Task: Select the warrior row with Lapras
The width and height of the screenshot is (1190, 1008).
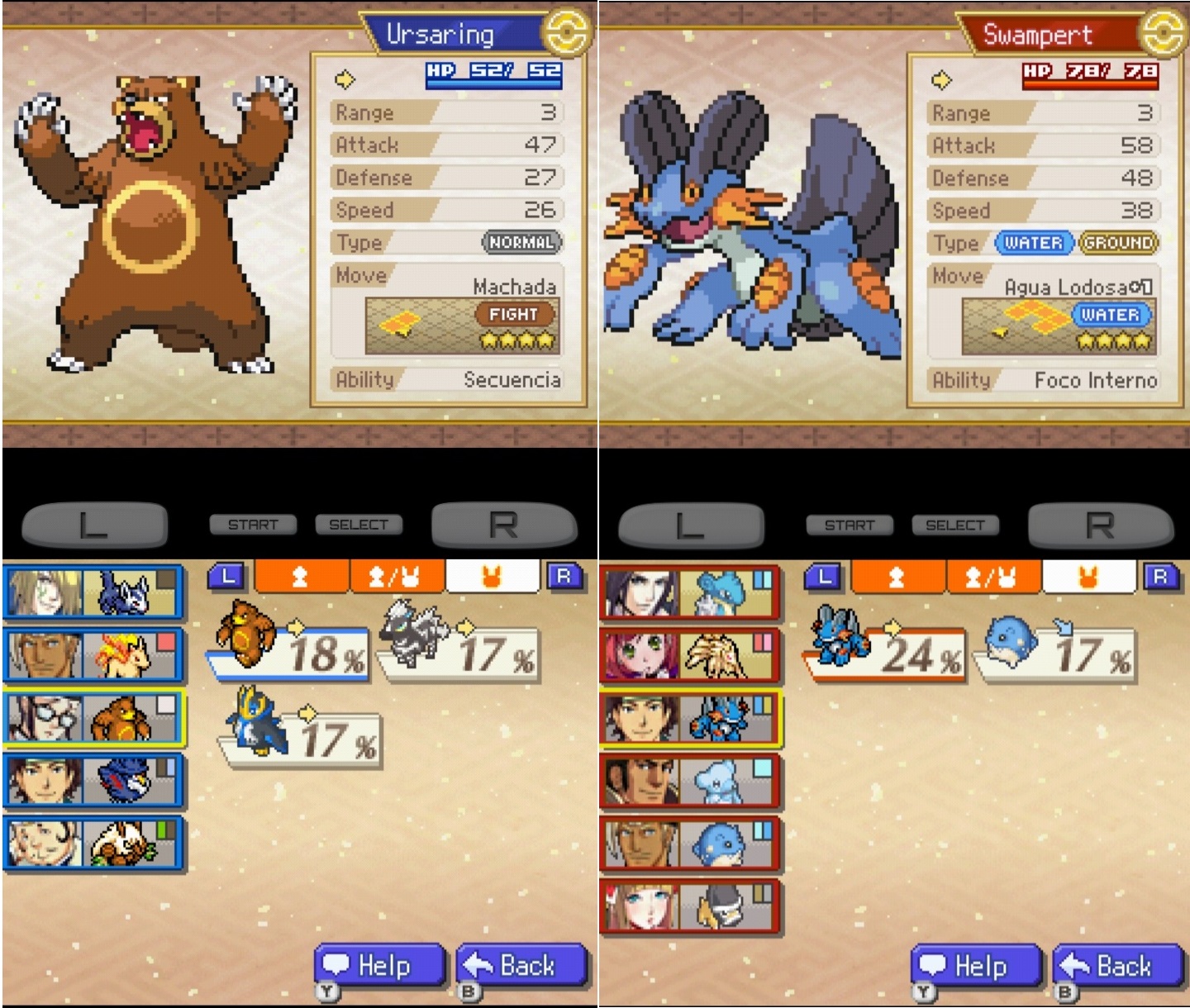Action: click(x=689, y=592)
